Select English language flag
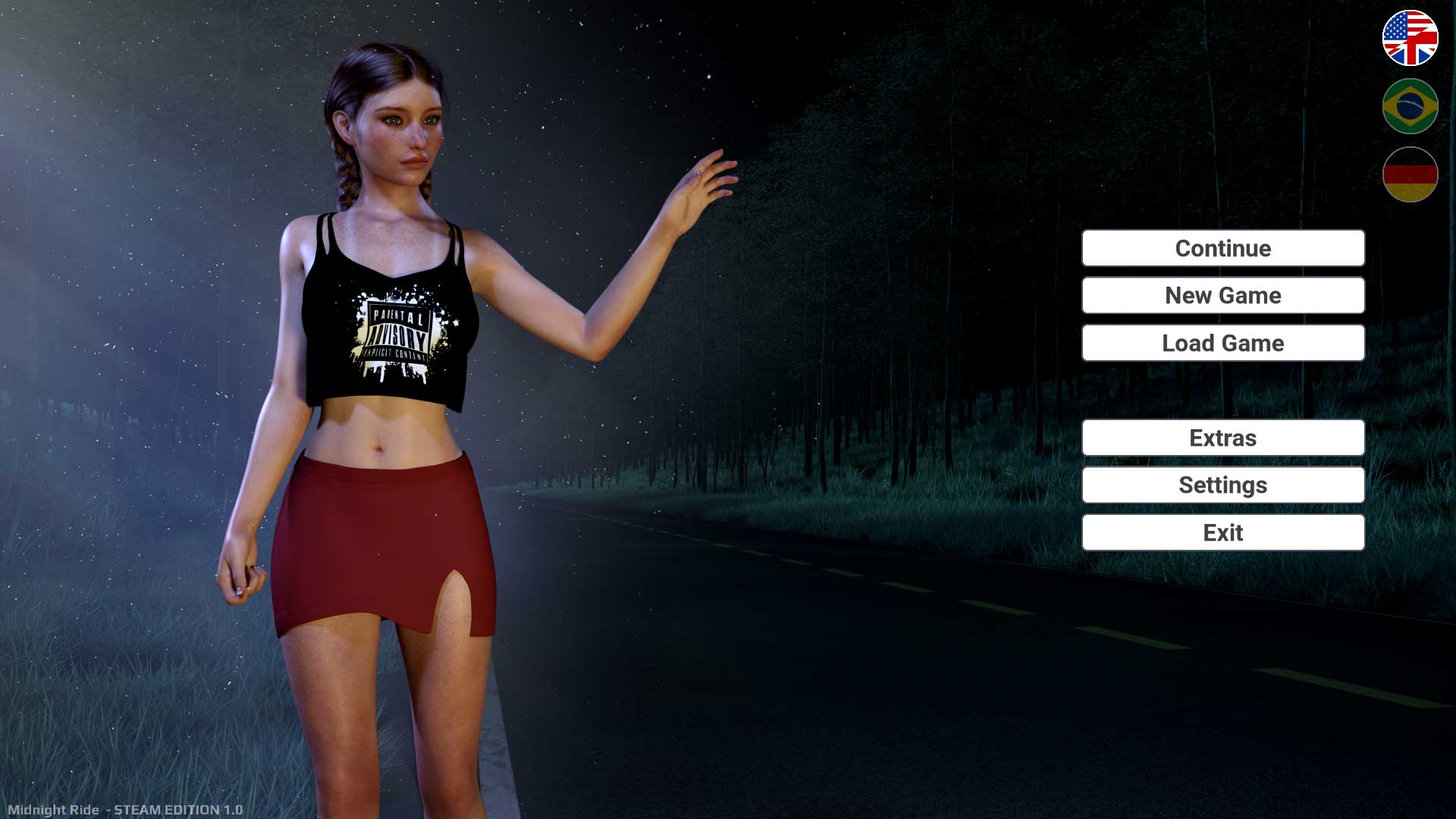Image resolution: width=1456 pixels, height=819 pixels. point(1410,38)
